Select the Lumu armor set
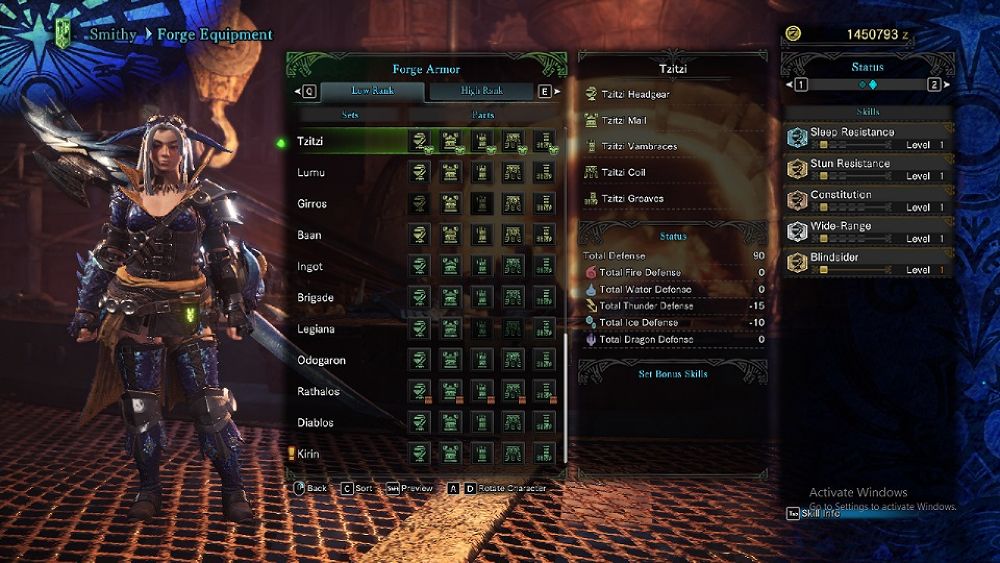Screen dimensions: 1000x563 [x=311, y=173]
